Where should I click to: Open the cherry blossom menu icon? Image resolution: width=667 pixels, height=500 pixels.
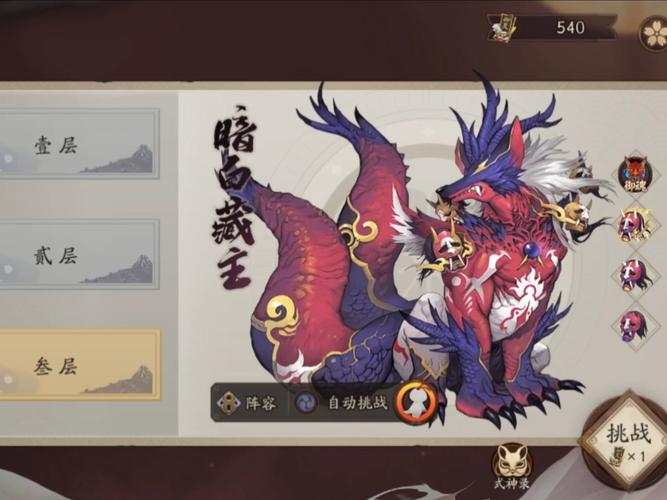(x=655, y=31)
